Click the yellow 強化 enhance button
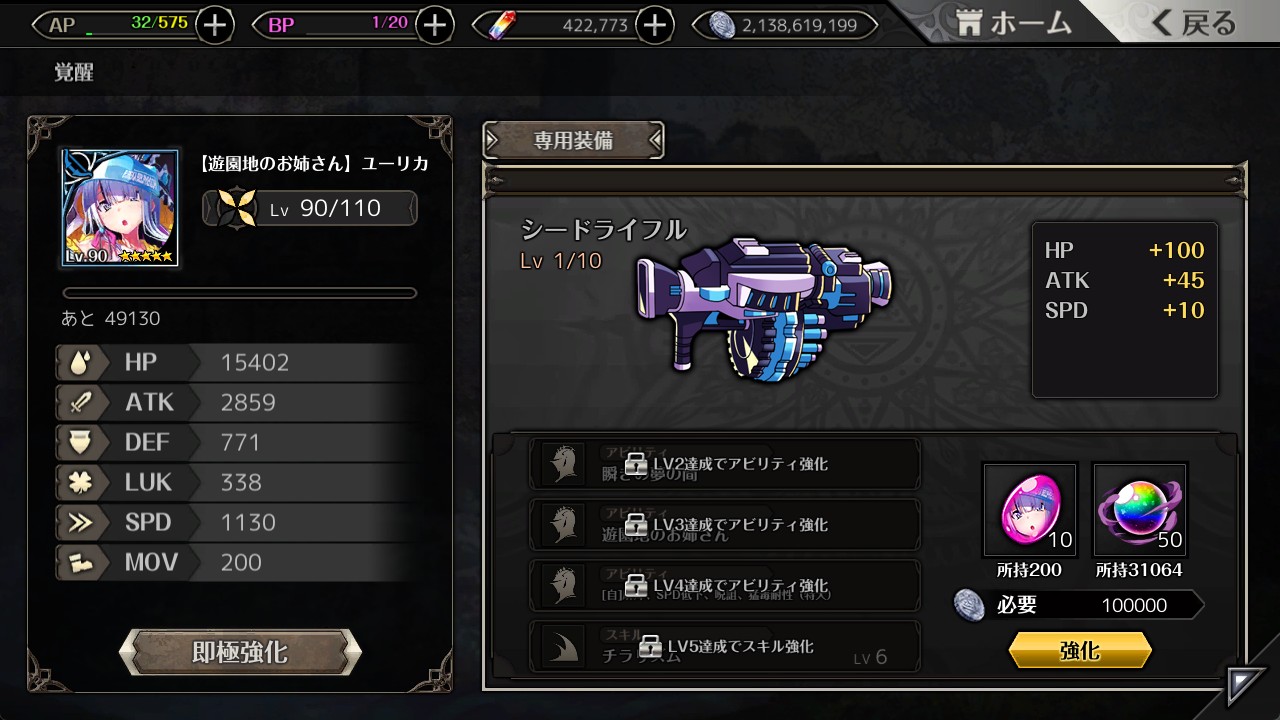This screenshot has width=1280, height=720. coord(1080,651)
